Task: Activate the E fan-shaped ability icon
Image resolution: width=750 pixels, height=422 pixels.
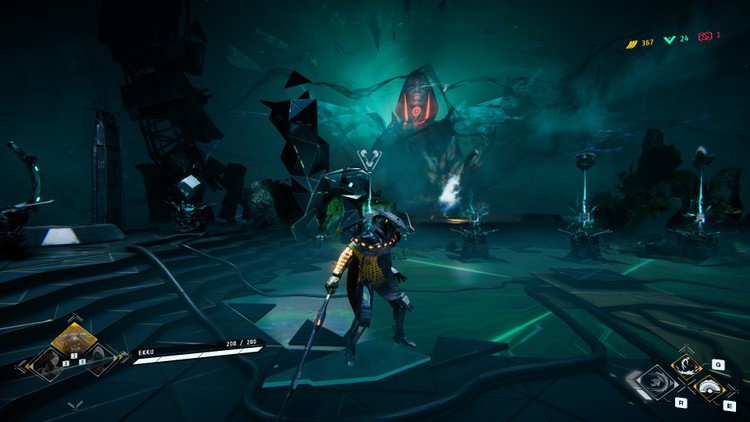Action: tap(711, 388)
